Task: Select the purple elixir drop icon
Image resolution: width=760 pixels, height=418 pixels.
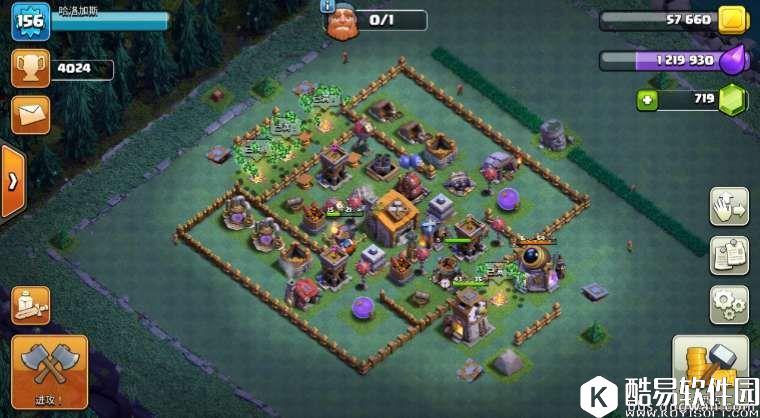Action: pos(733,59)
